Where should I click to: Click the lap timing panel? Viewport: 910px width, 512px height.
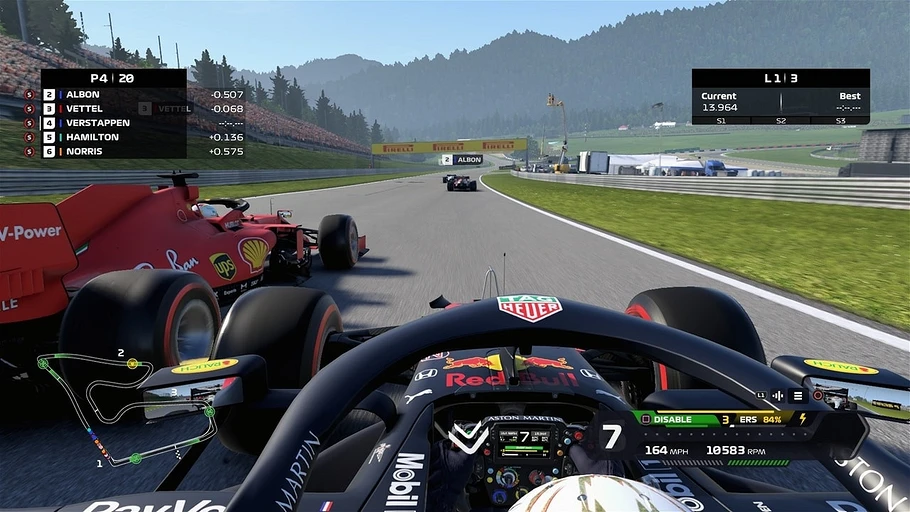[780, 97]
